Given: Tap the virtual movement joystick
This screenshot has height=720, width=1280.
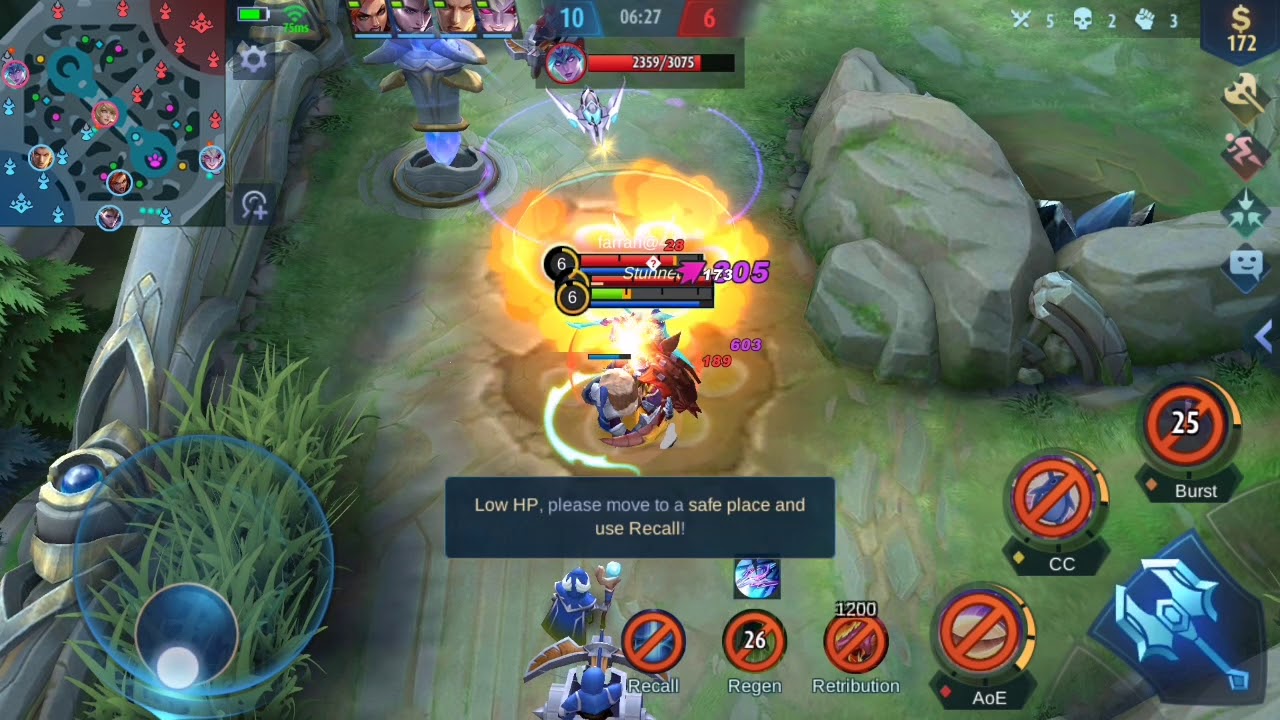Looking at the screenshot, I should point(185,633).
